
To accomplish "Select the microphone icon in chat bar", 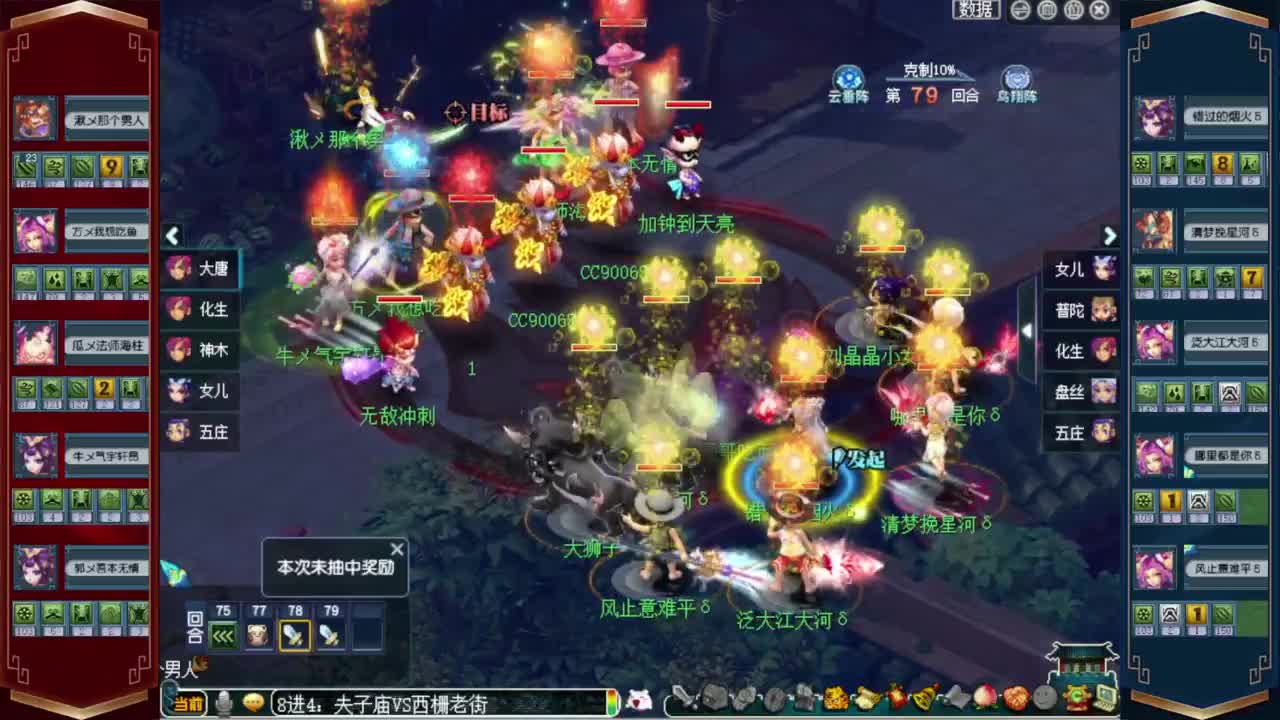I will [x=223, y=701].
